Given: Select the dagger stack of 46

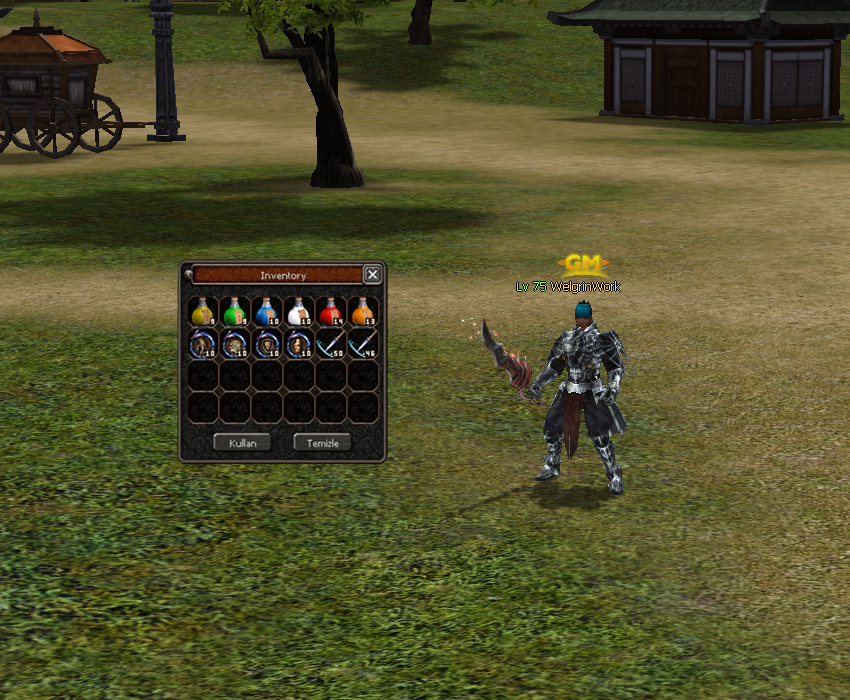Looking at the screenshot, I should click(363, 344).
